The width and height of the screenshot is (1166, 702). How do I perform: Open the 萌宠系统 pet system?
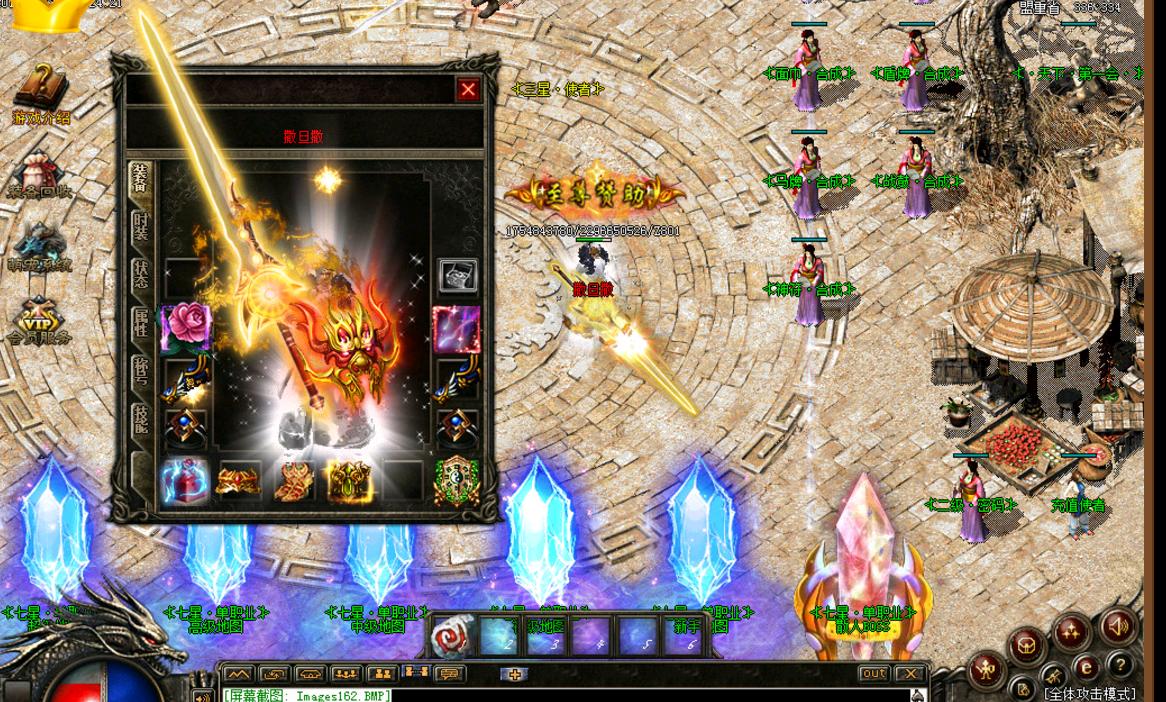[40, 247]
